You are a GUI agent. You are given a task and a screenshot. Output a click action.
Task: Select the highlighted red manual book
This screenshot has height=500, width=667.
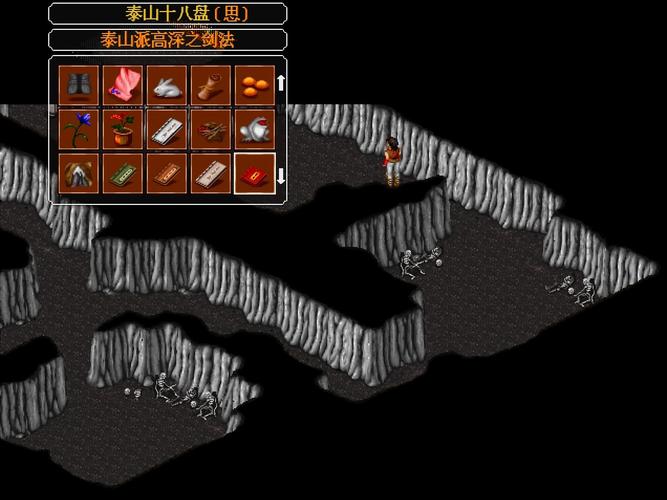[x=253, y=172]
